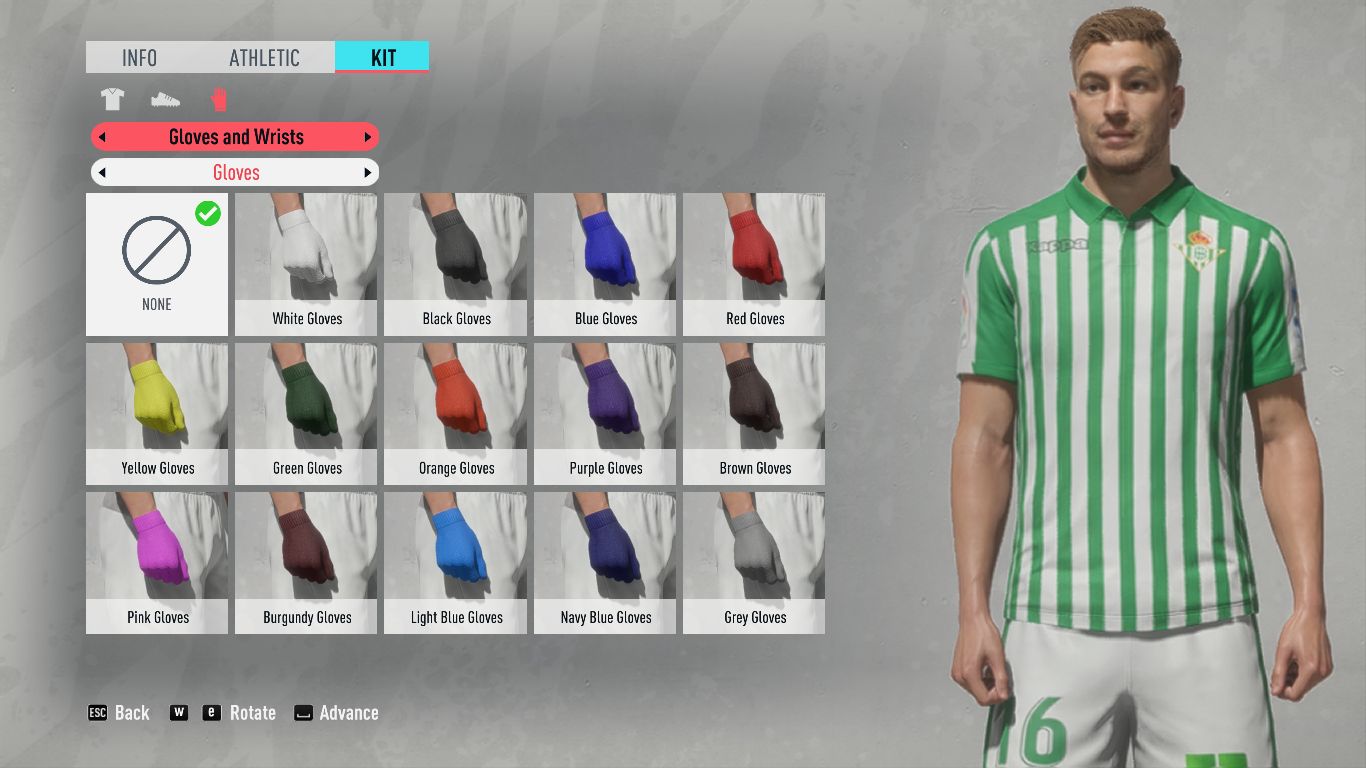This screenshot has width=1366, height=768.
Task: Pick the Orange Gloves tile
Action: (x=456, y=414)
